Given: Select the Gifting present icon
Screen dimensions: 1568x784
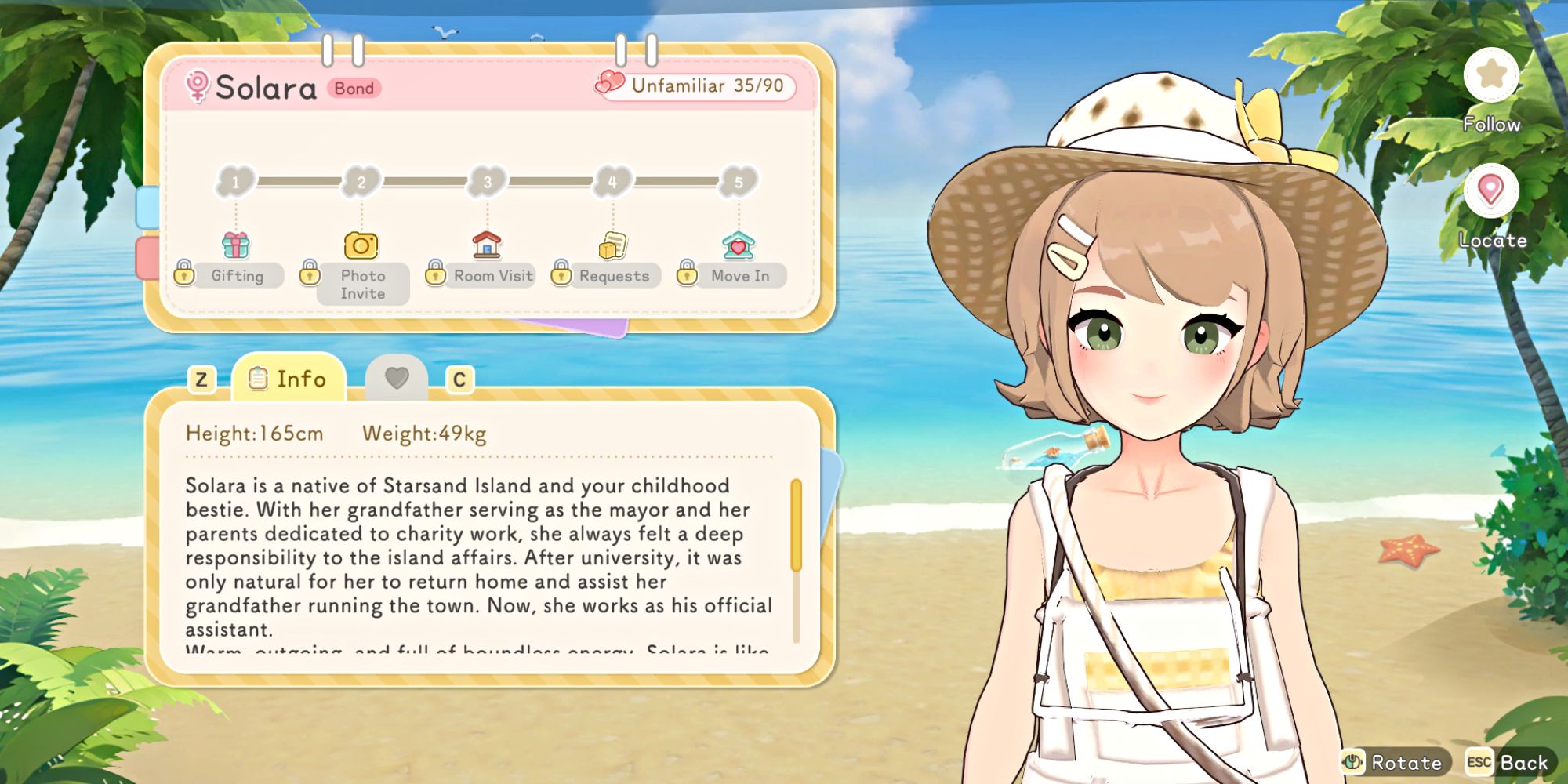Looking at the screenshot, I should 235,246.
